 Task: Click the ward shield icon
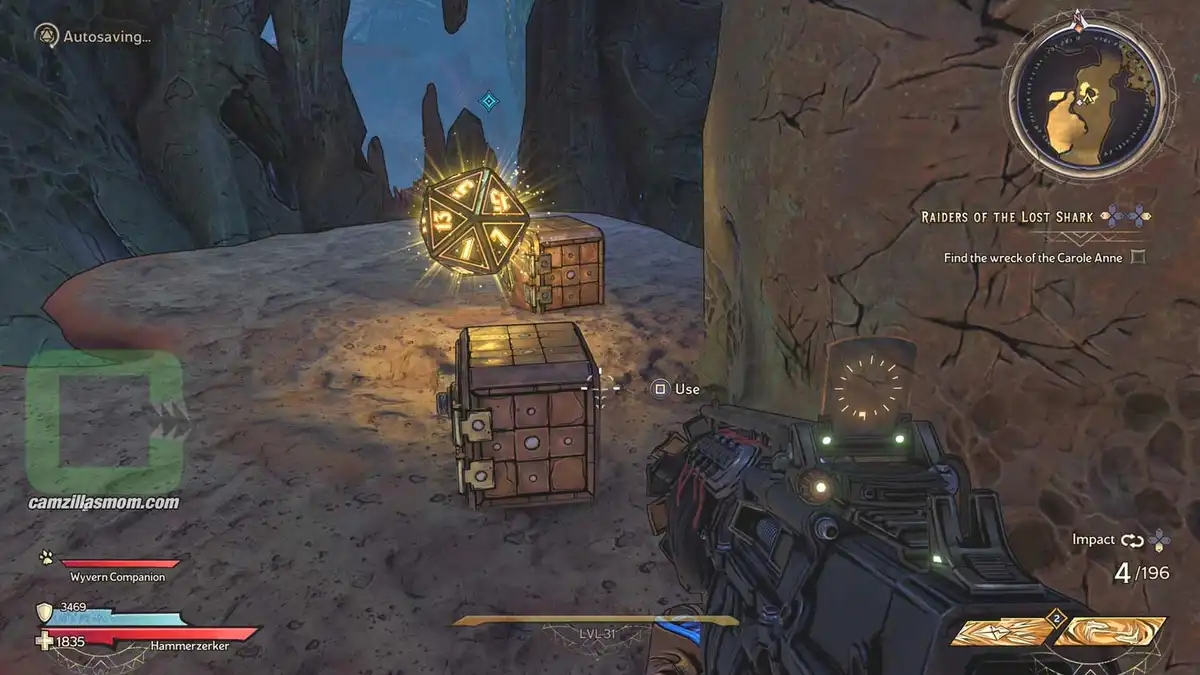44,611
